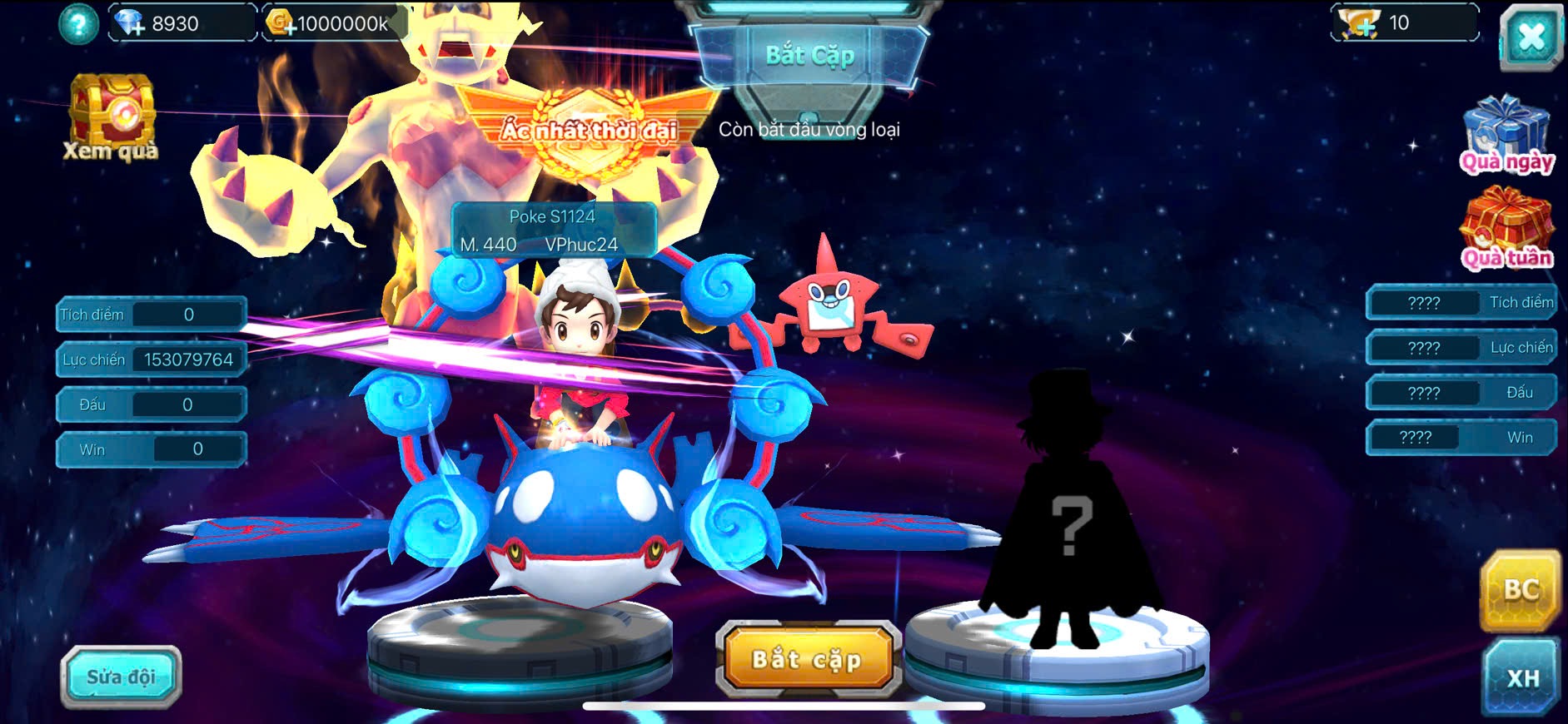The width and height of the screenshot is (1568, 724).
Task: Add arena tickets via the trophy plus icon
Action: (1359, 23)
